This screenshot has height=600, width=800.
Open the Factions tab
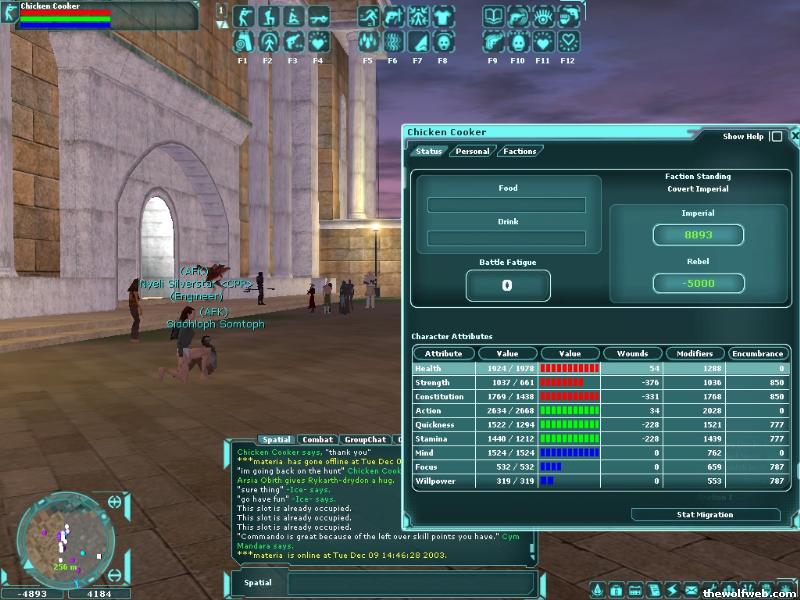pyautogui.click(x=519, y=151)
